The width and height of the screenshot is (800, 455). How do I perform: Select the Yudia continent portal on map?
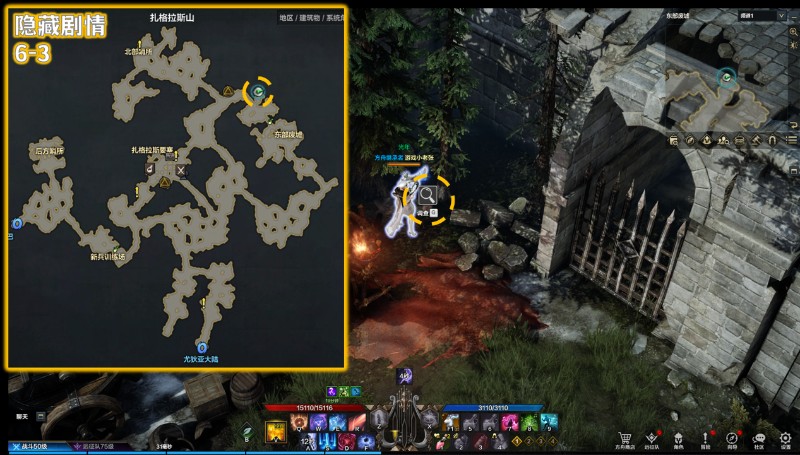point(201,347)
